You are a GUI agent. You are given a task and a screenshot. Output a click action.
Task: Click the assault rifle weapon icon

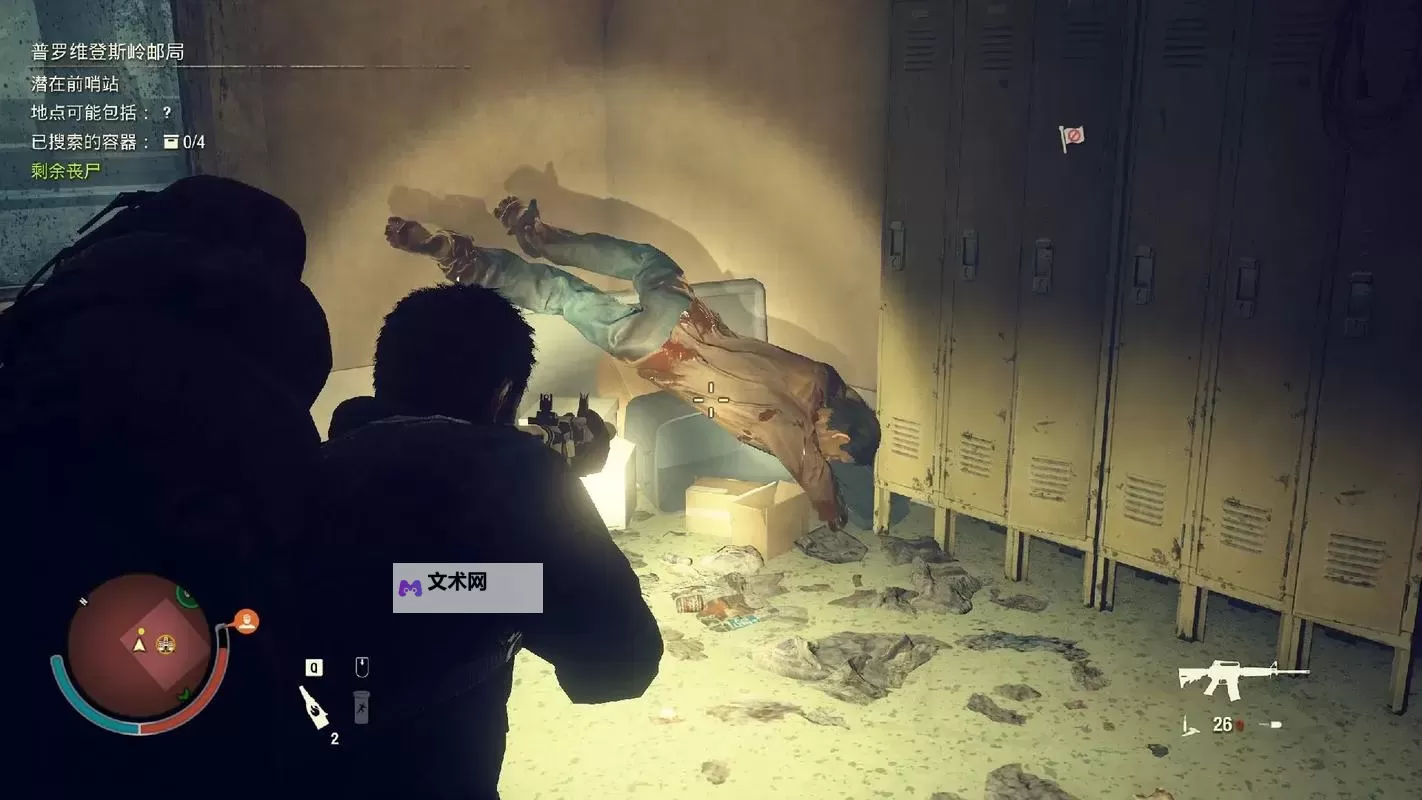[1240, 679]
